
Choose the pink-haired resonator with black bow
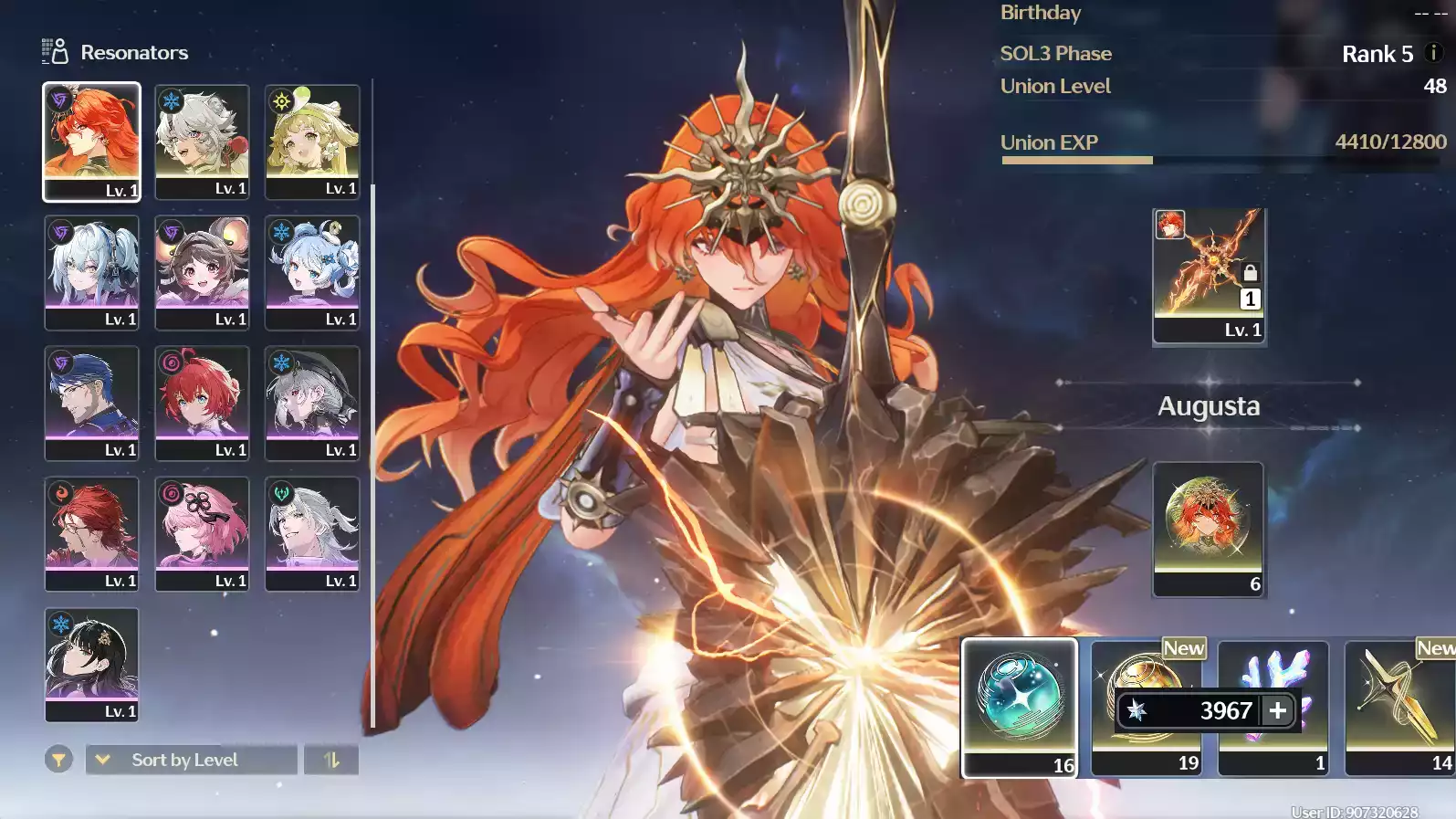click(x=202, y=532)
